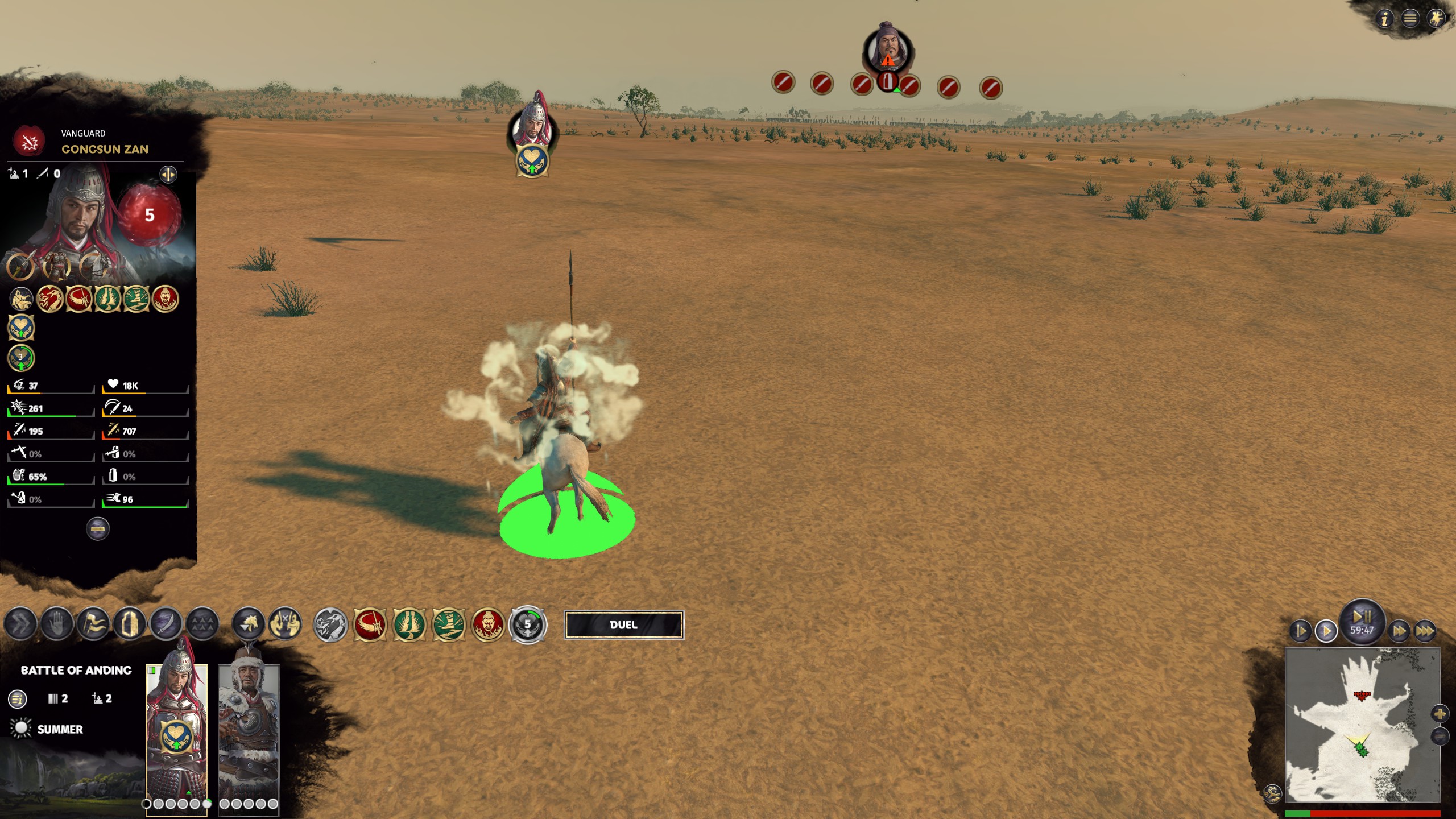
Task: Set battle speed to double fast-forward
Action: click(1399, 631)
